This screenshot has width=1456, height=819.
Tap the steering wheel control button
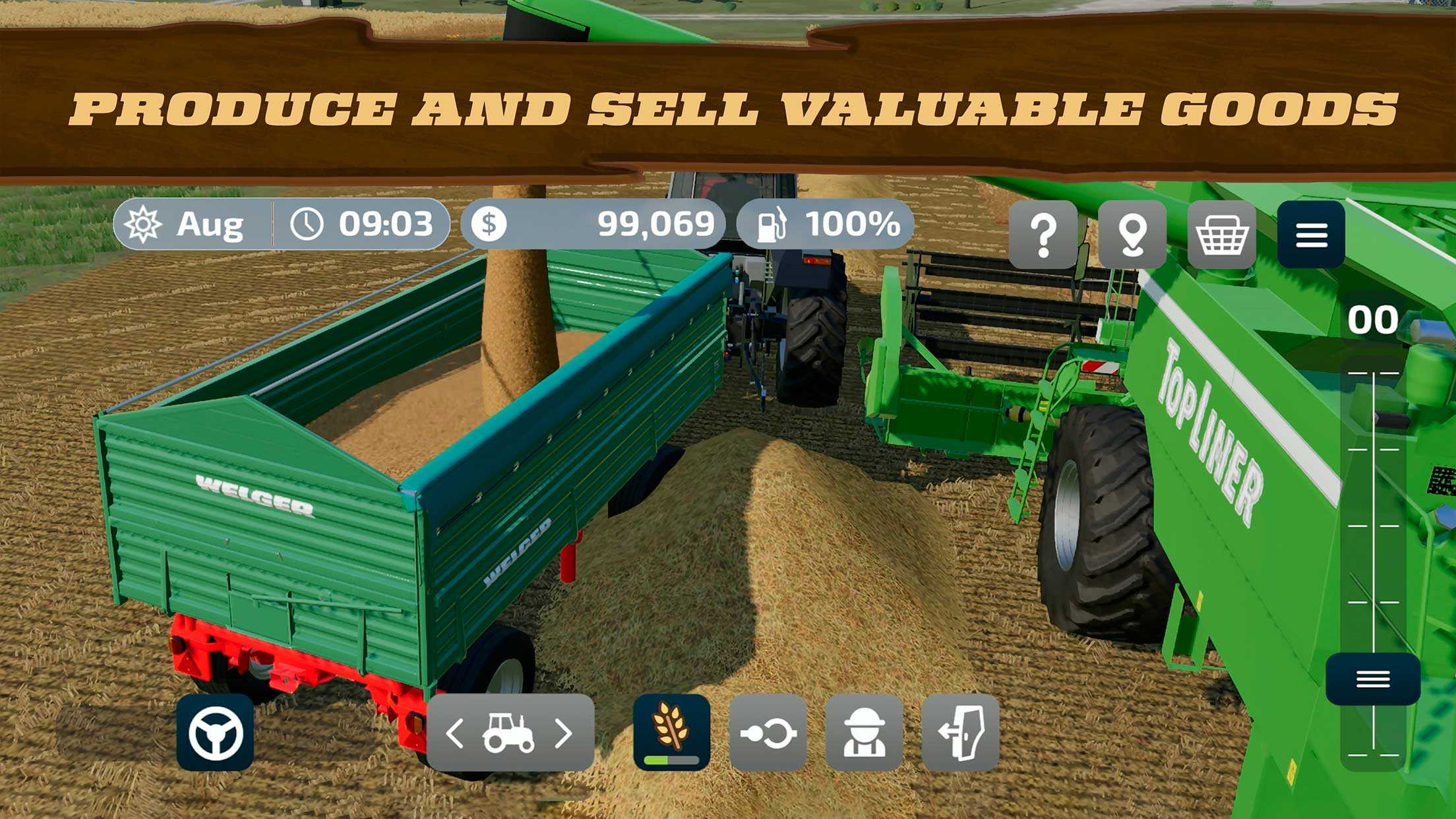point(215,733)
